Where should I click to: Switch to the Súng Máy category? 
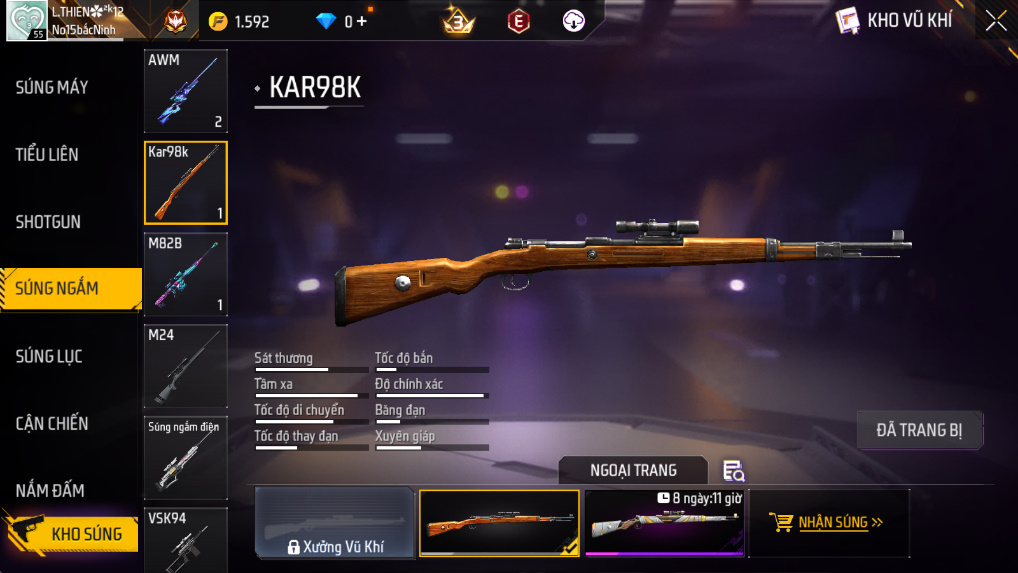pos(52,88)
